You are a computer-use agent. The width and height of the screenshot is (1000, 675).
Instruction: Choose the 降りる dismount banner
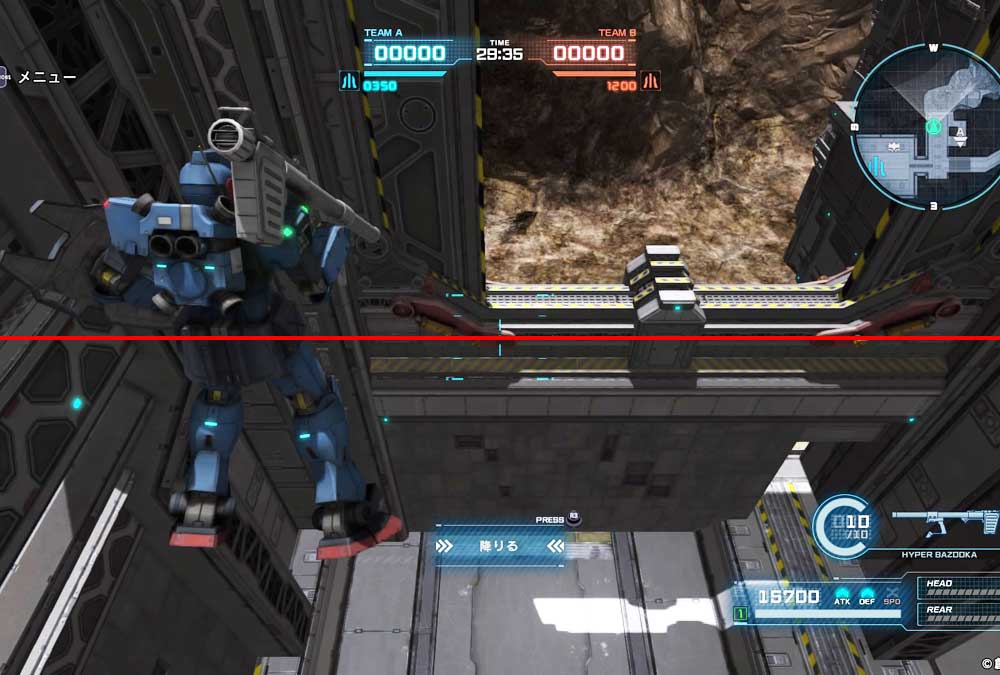click(x=499, y=546)
